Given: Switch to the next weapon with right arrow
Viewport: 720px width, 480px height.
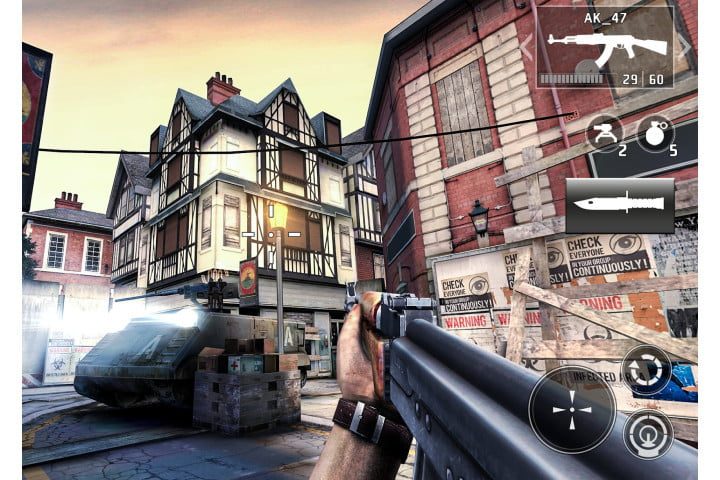Looking at the screenshot, I should 686,47.
